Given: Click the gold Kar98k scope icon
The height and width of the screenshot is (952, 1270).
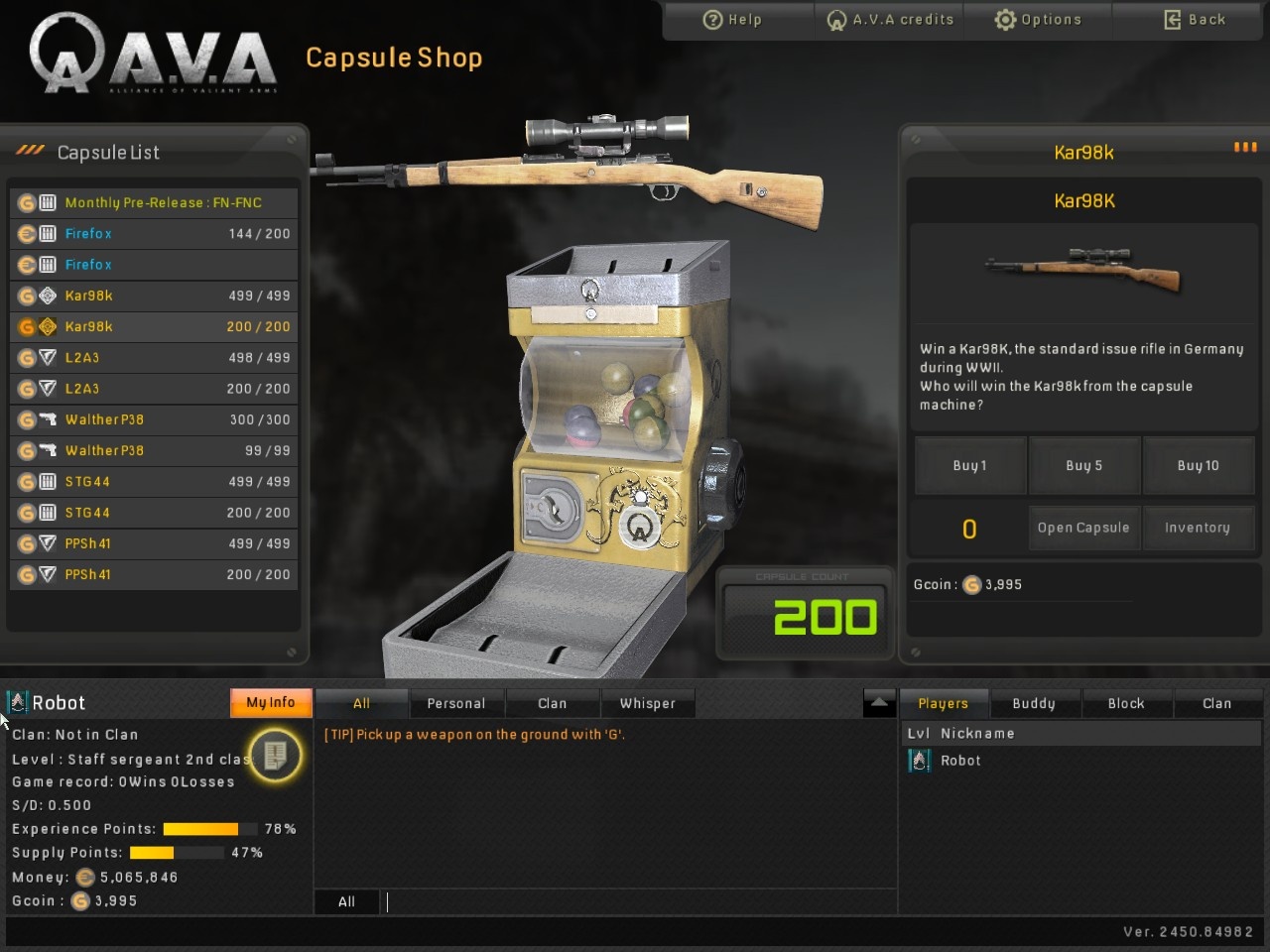Looking at the screenshot, I should tap(49, 326).
